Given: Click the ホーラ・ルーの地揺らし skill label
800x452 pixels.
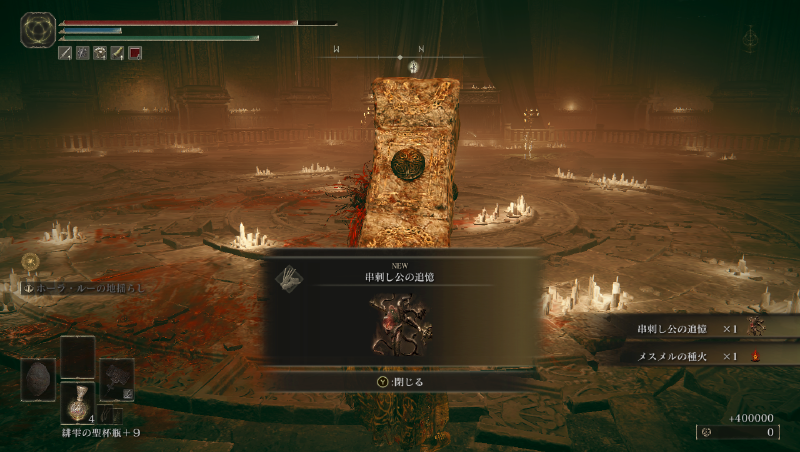Looking at the screenshot, I should (83, 287).
